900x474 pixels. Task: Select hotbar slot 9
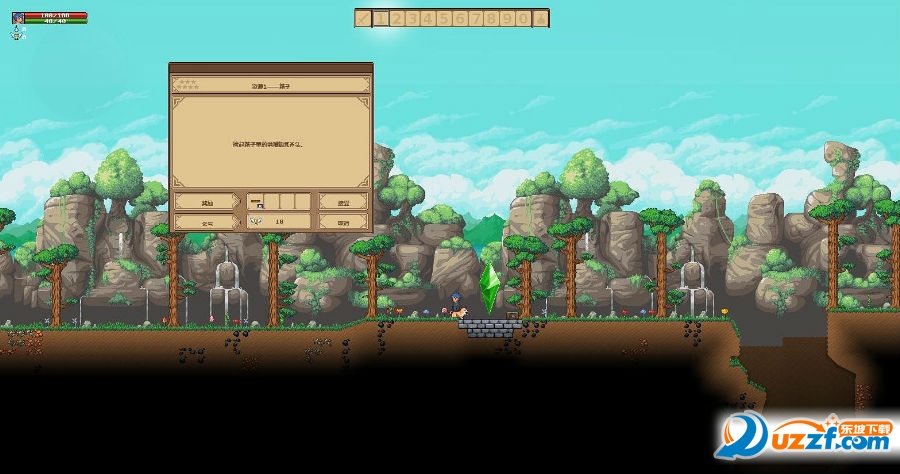pos(508,17)
